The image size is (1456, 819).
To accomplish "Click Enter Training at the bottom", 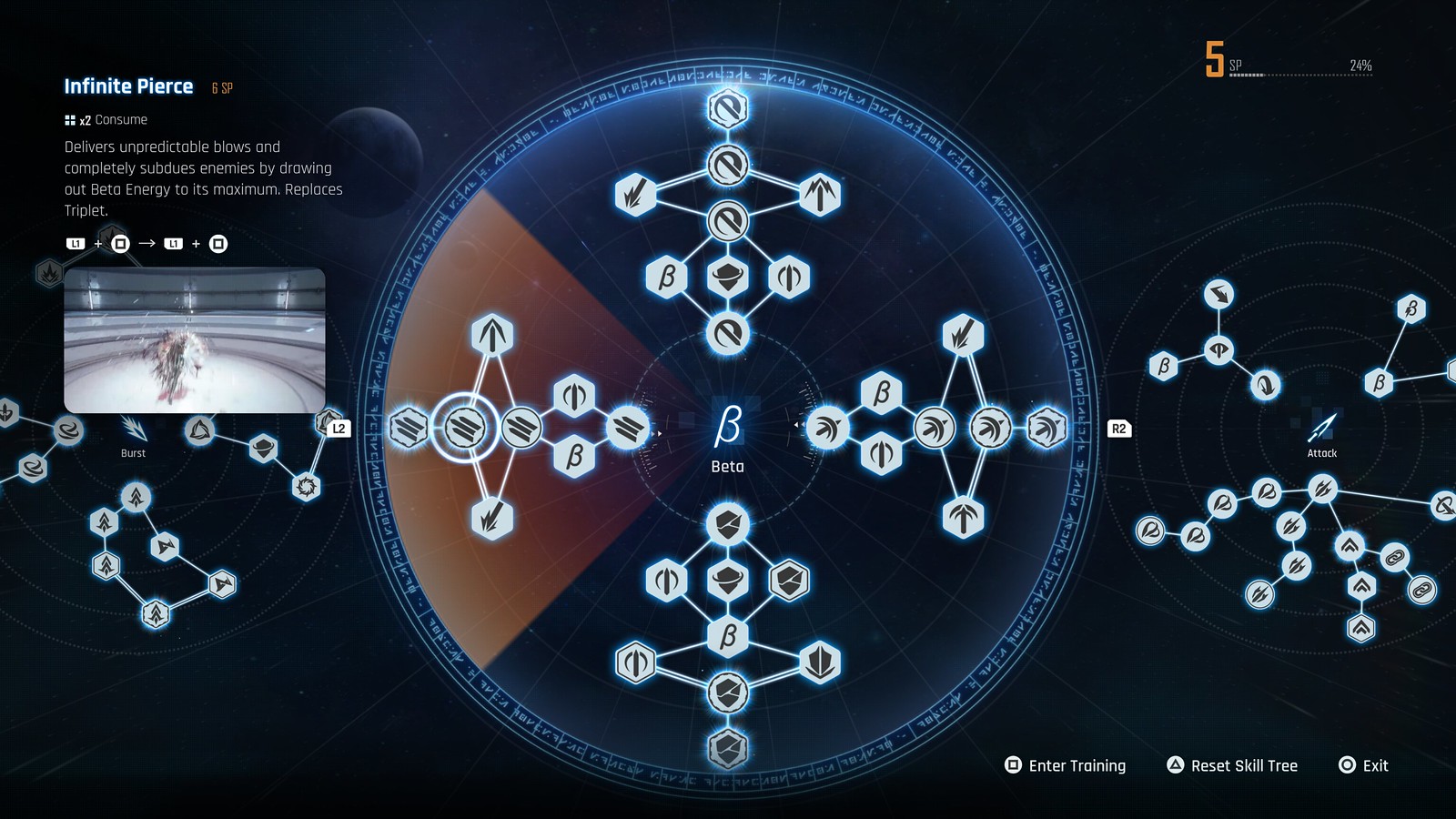I will [x=1067, y=765].
